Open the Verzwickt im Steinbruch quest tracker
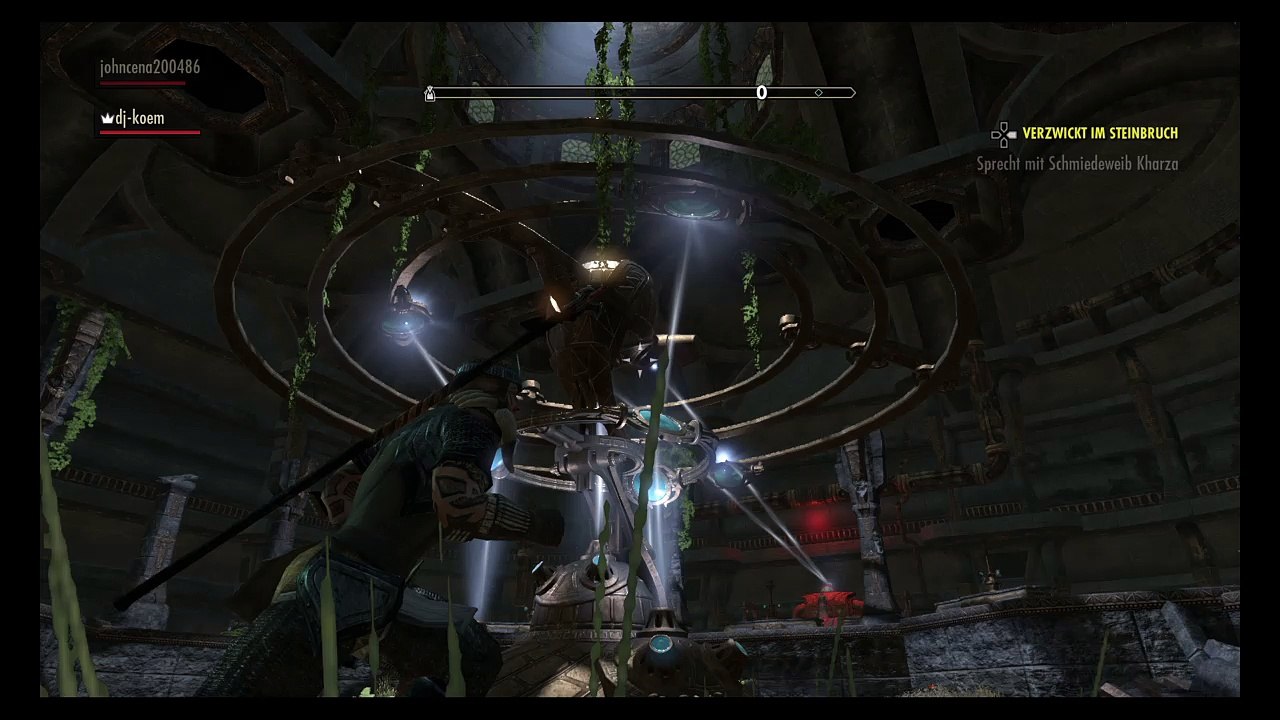 [1099, 133]
